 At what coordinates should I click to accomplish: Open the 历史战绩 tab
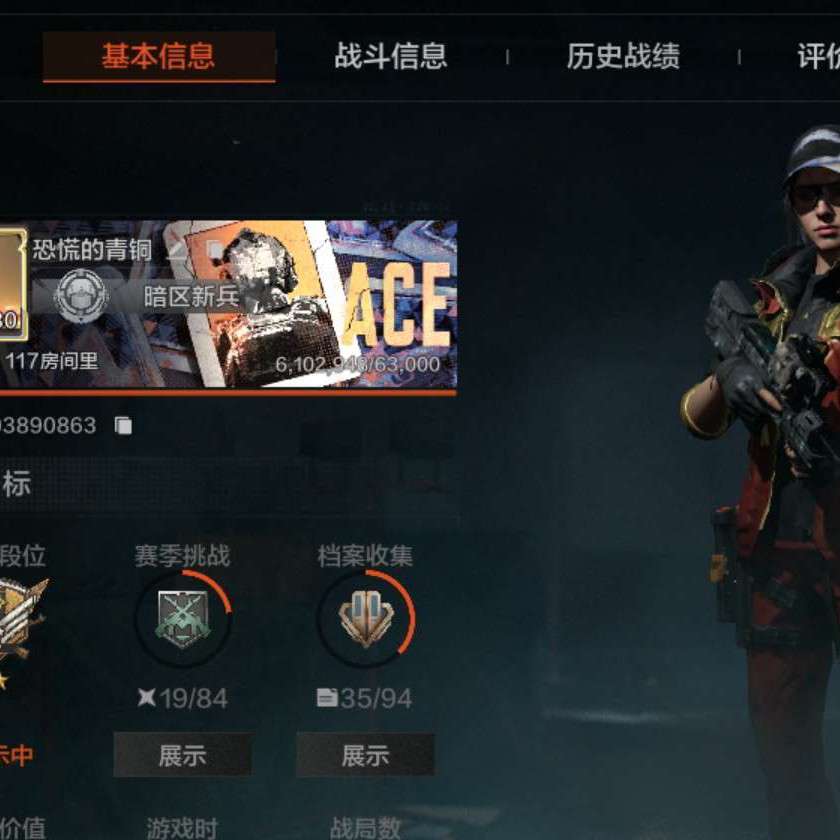pyautogui.click(x=623, y=56)
